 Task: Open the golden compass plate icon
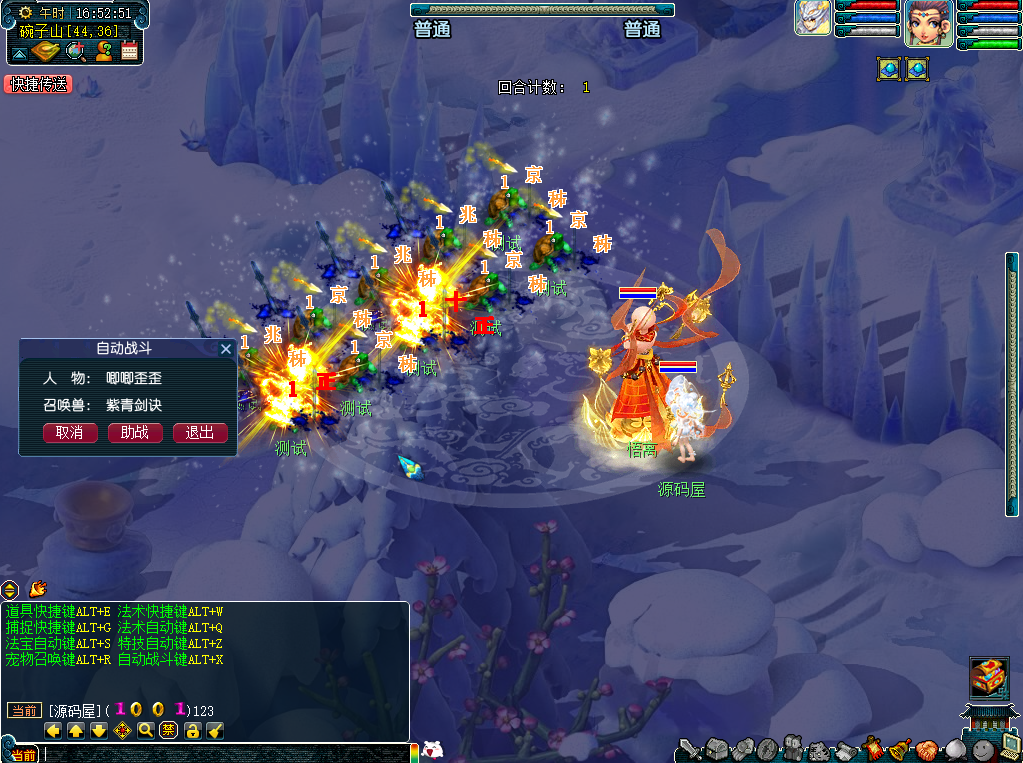(x=47, y=52)
